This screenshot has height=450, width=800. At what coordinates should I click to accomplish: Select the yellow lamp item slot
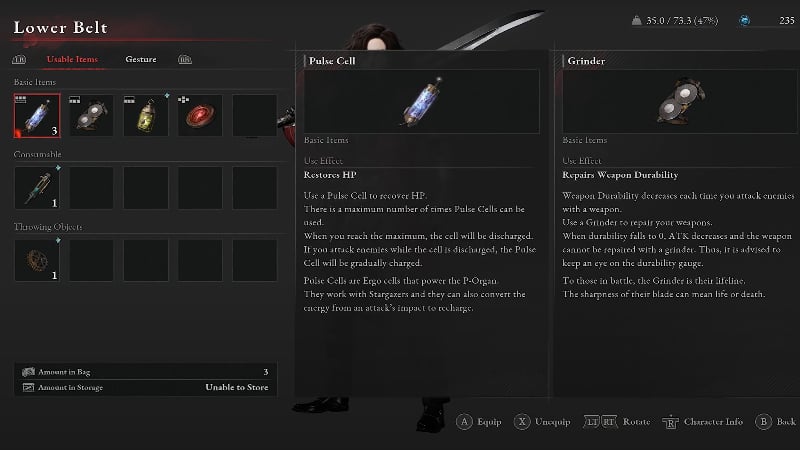145,116
